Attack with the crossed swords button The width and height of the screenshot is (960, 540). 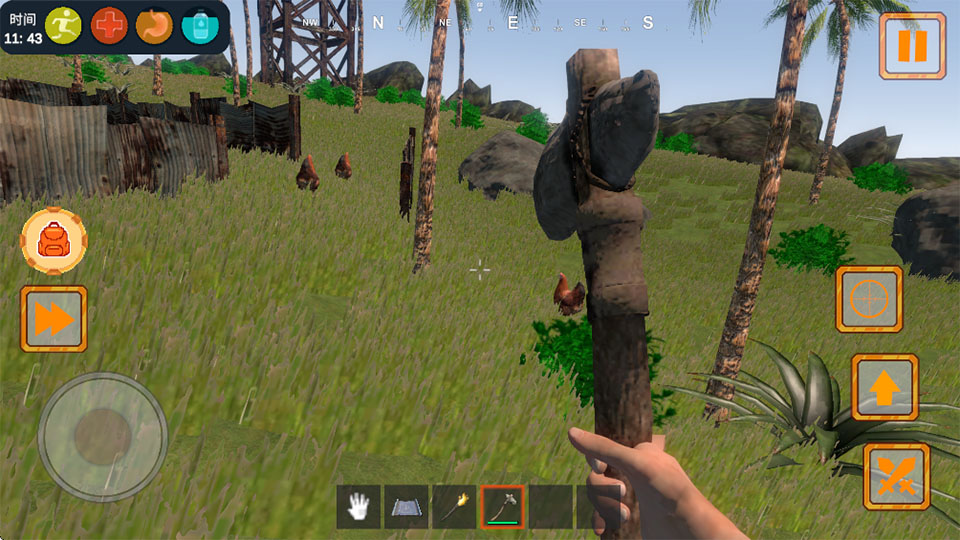[x=896, y=476]
